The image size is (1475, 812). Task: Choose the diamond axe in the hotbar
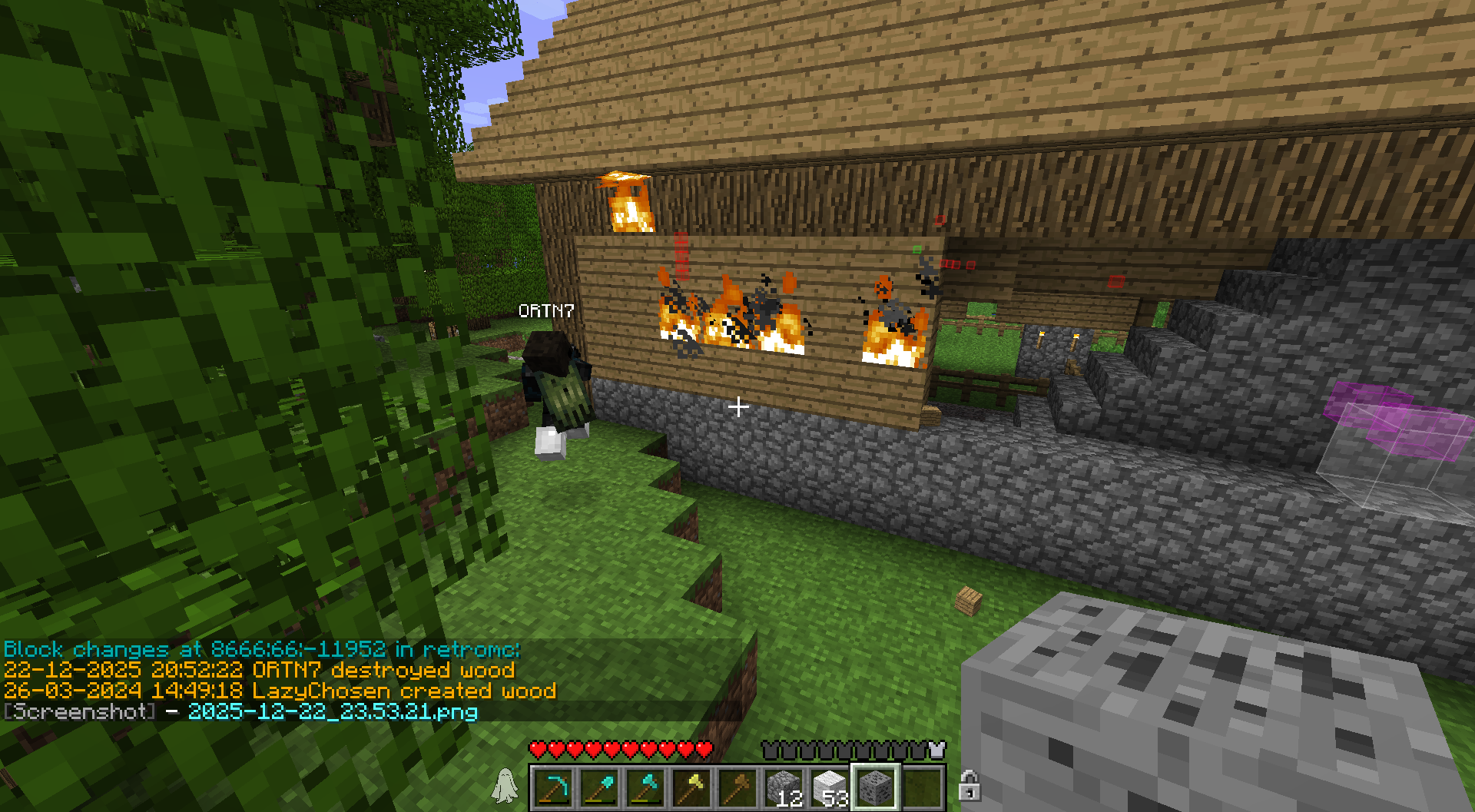click(x=645, y=788)
